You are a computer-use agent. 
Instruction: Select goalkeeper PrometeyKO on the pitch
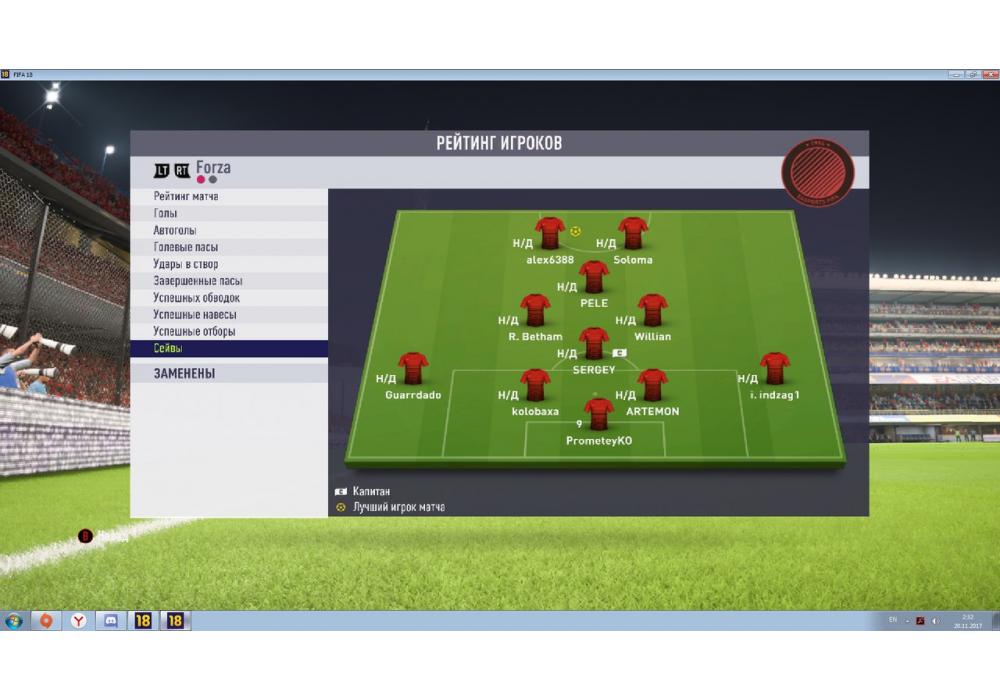click(x=599, y=413)
